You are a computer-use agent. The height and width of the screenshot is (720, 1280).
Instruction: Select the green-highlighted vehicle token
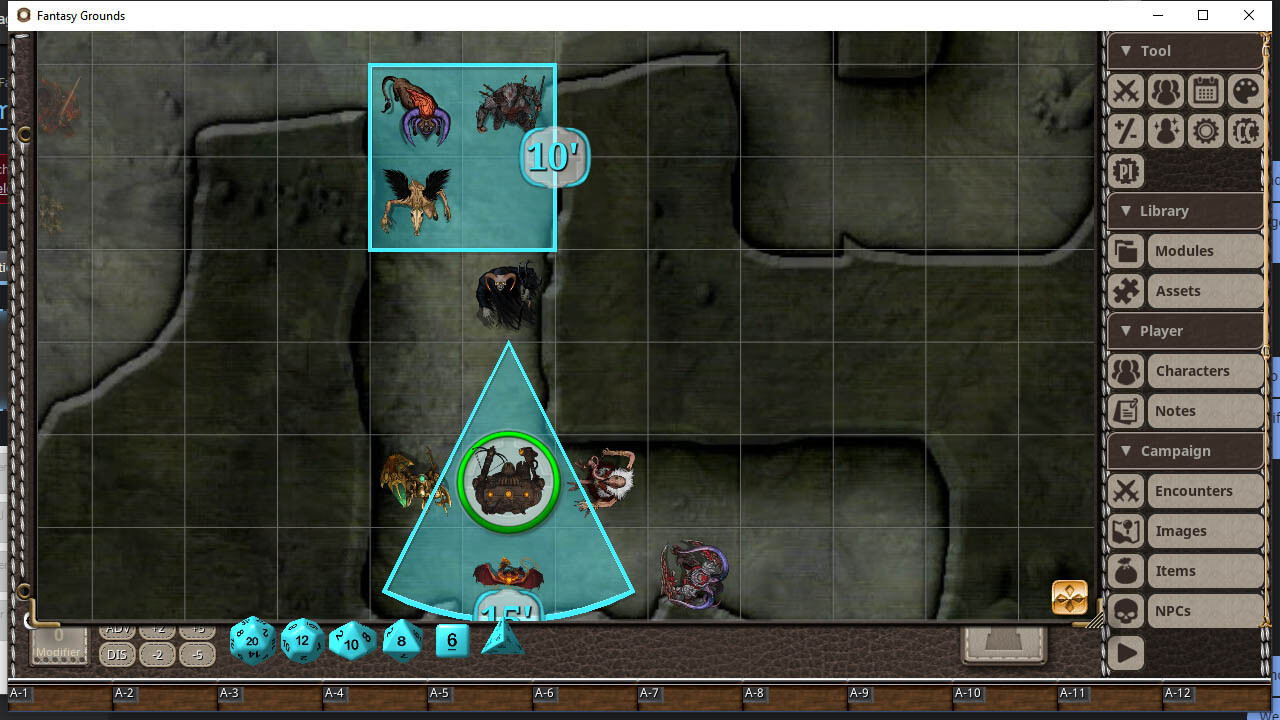[509, 481]
